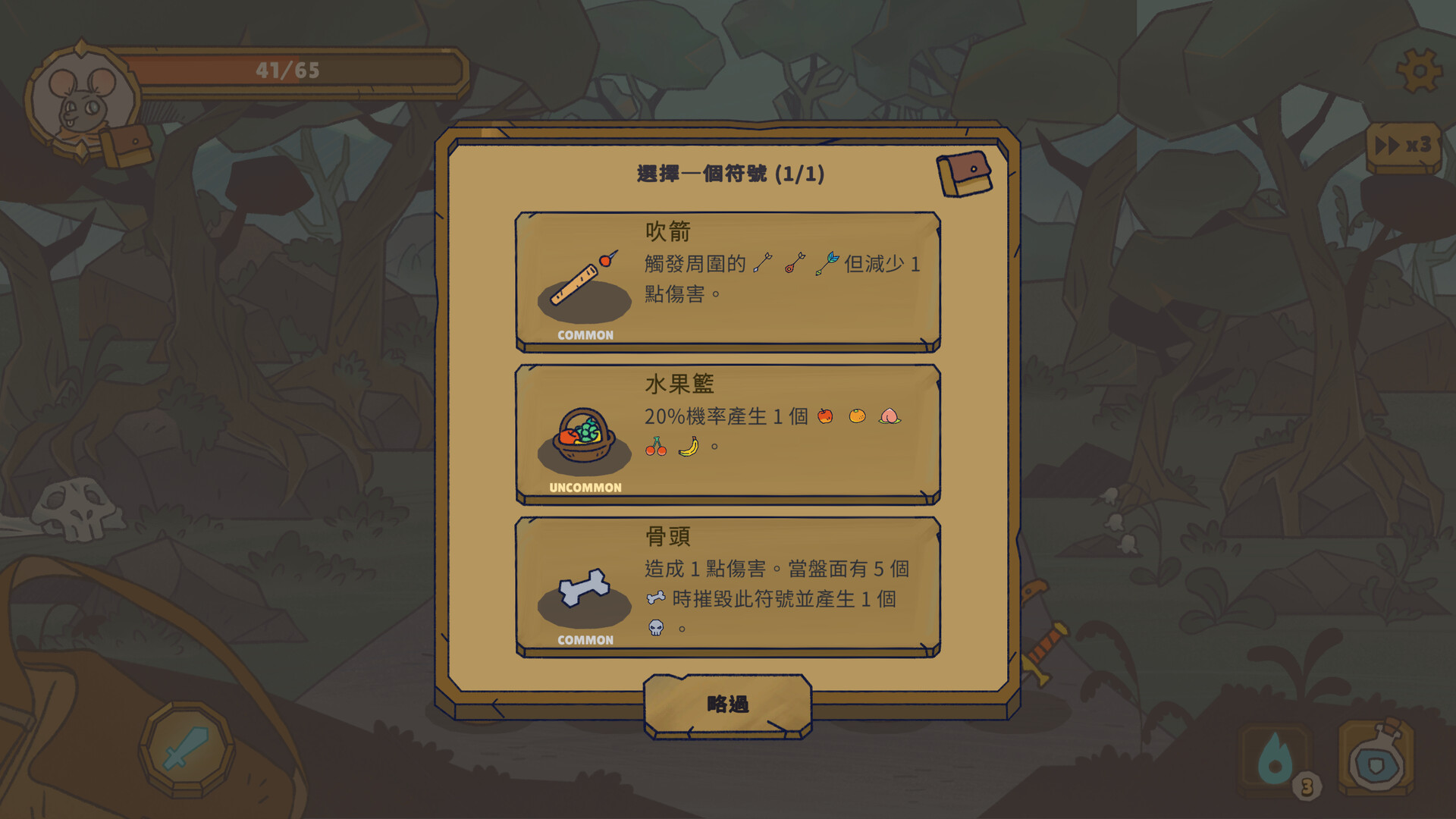Choose the 吹箭 blowdart symbol card

[727, 282]
